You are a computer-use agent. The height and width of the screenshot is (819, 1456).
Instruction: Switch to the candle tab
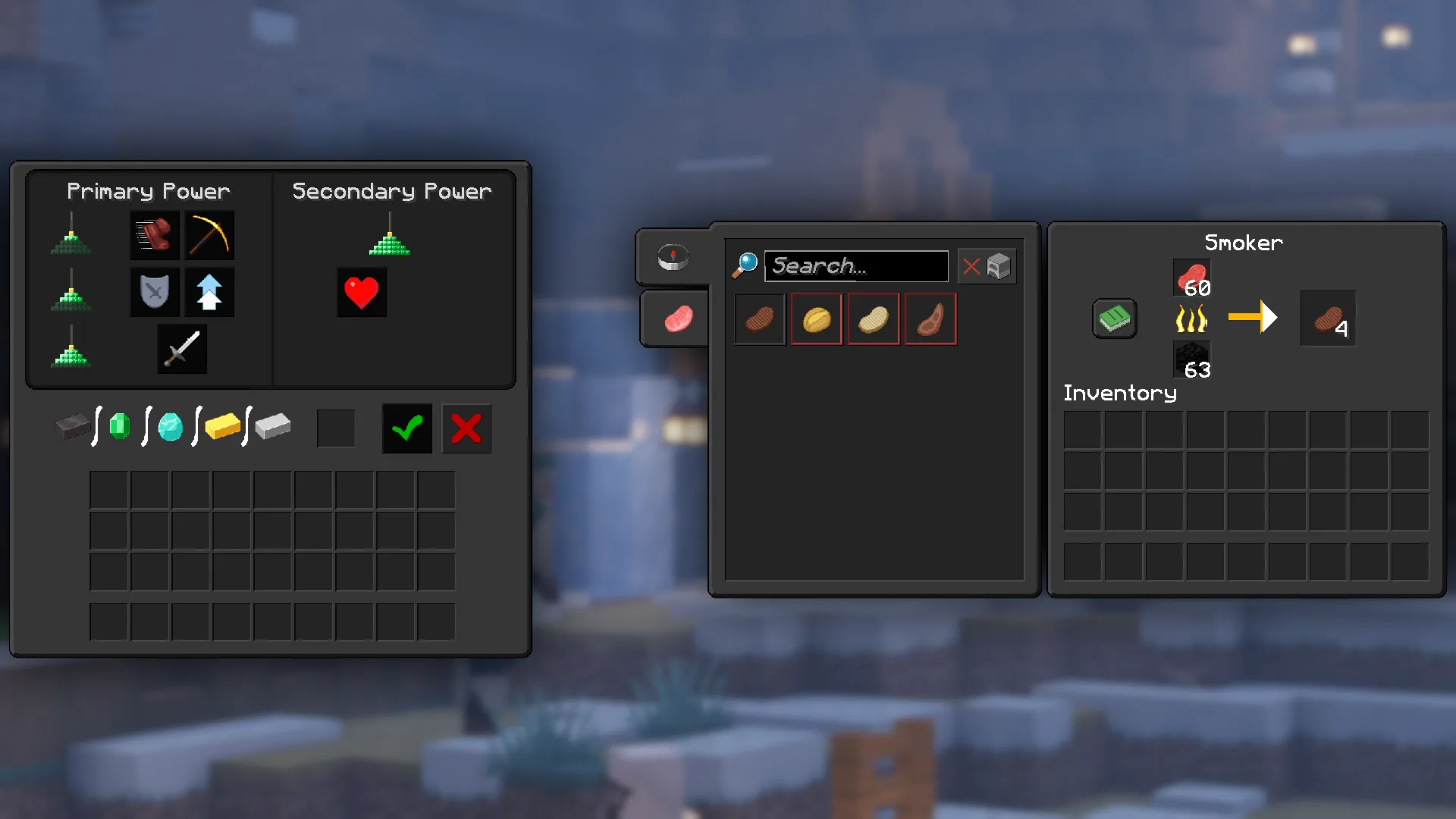click(672, 258)
